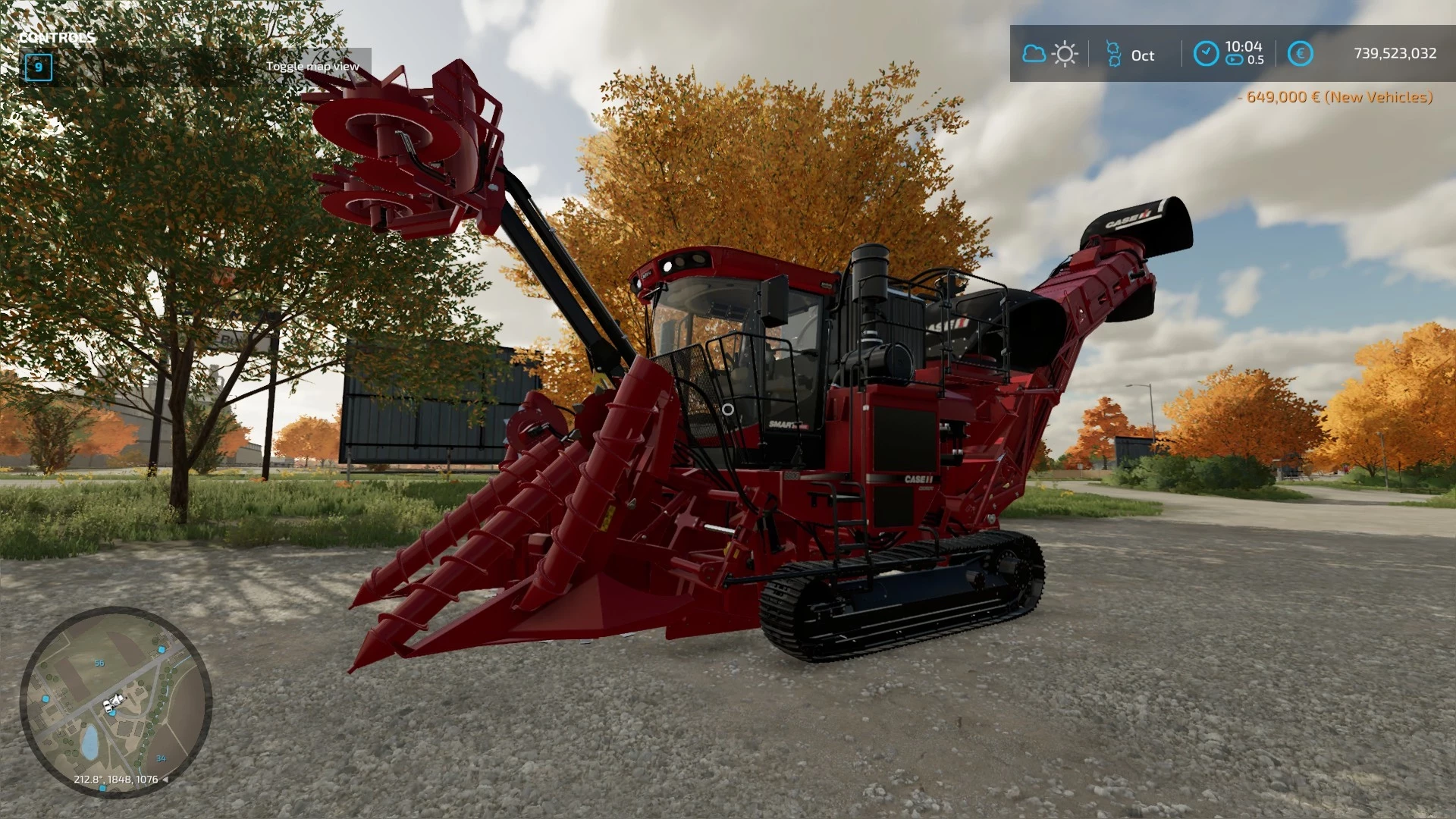The height and width of the screenshot is (819, 1456).
Task: Open the Oct month indicator
Action: point(1142,55)
